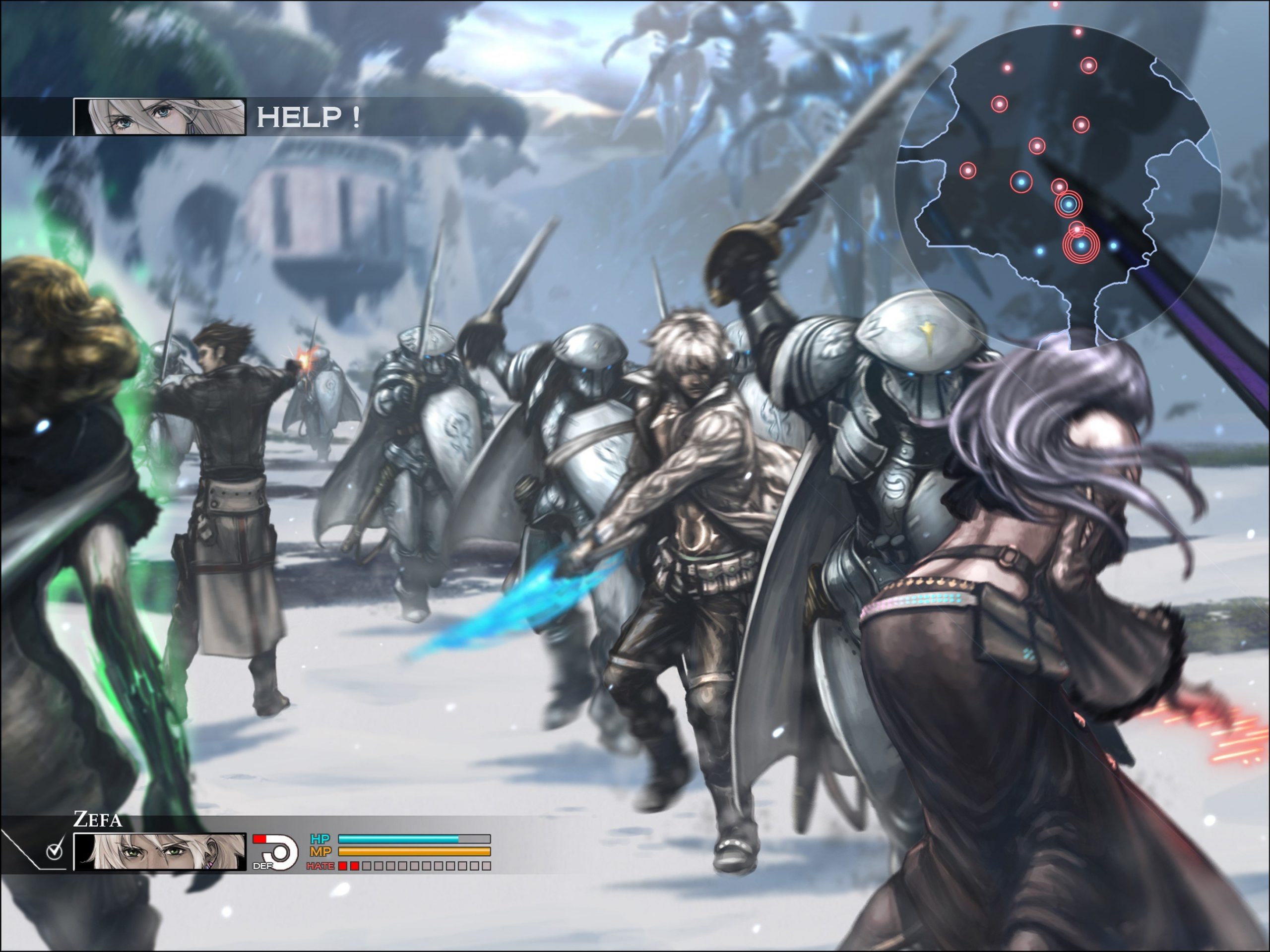The height and width of the screenshot is (952, 1270).
Task: Activate the DEF stance icon
Action: (x=276, y=851)
